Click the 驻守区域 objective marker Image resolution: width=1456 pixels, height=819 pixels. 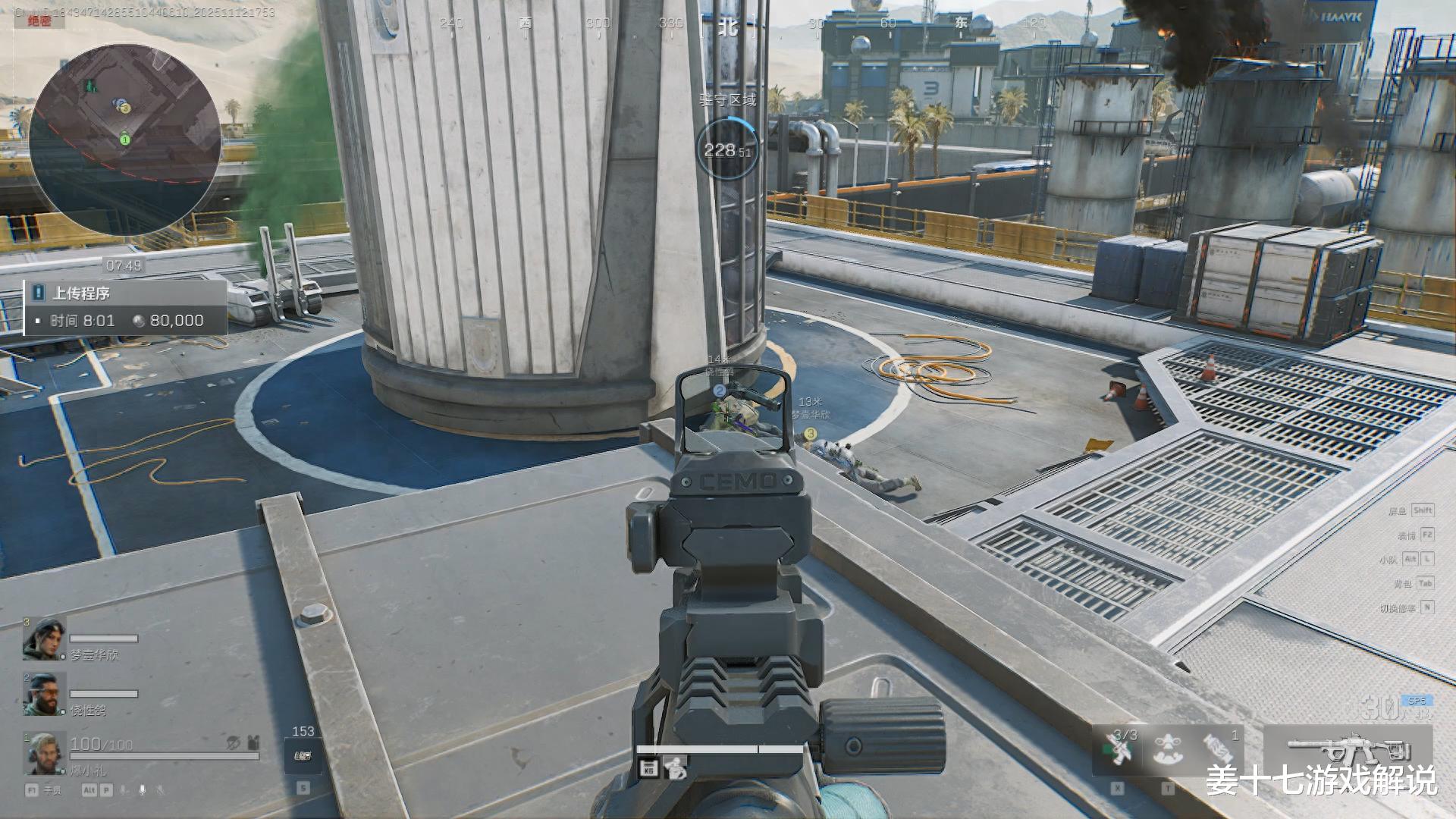[x=726, y=149]
